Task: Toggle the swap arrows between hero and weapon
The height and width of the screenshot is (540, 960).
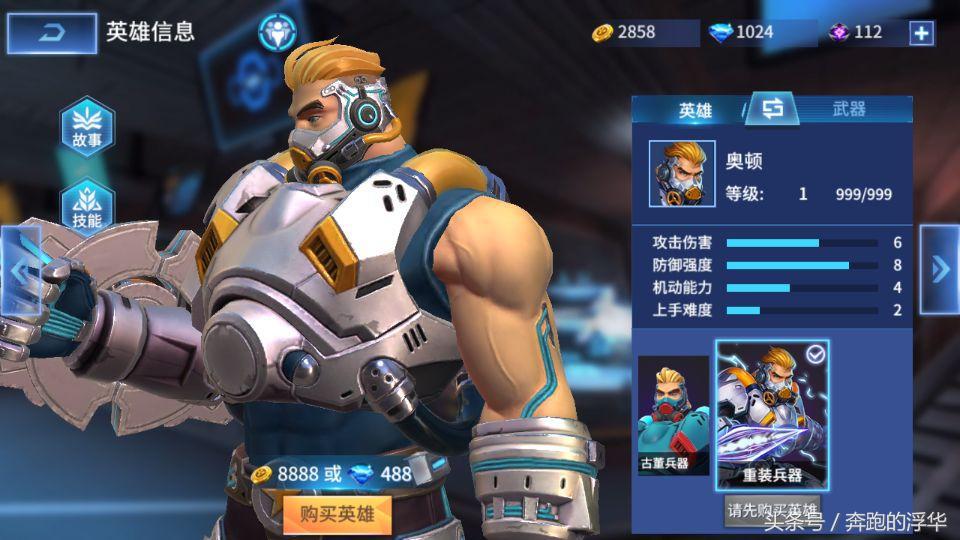Action: [773, 108]
